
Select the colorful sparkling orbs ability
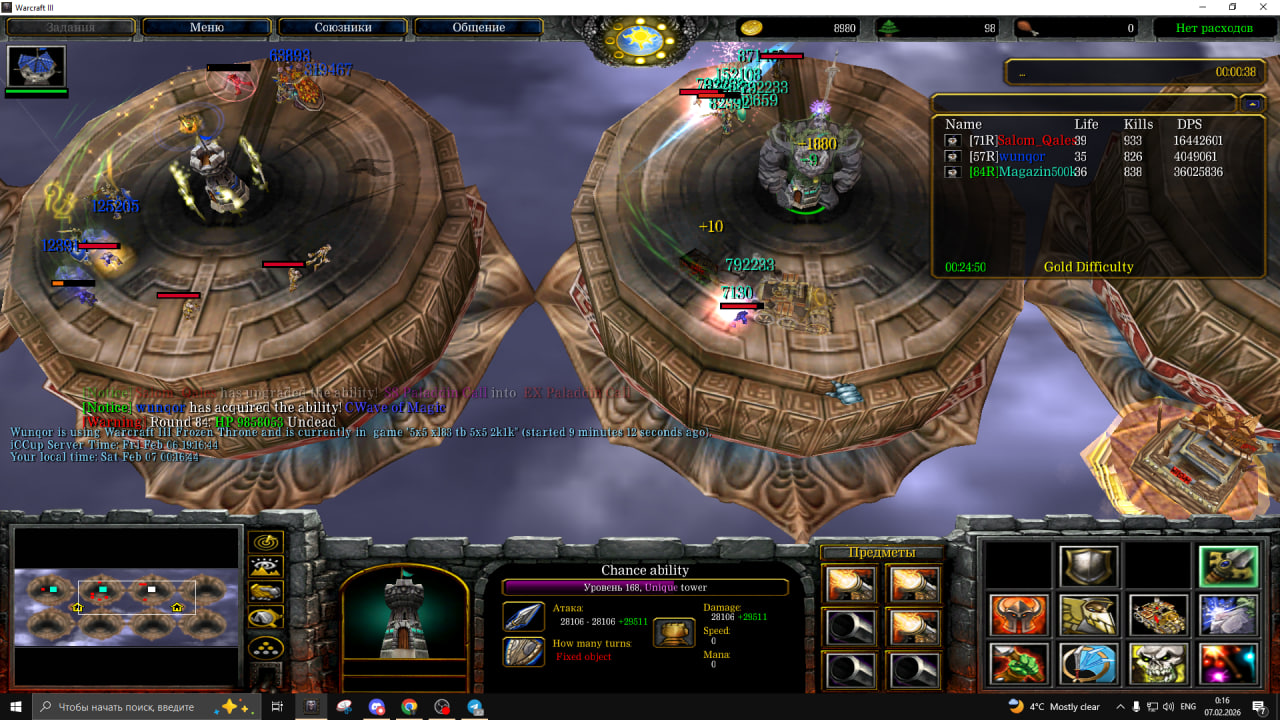tap(1229, 664)
